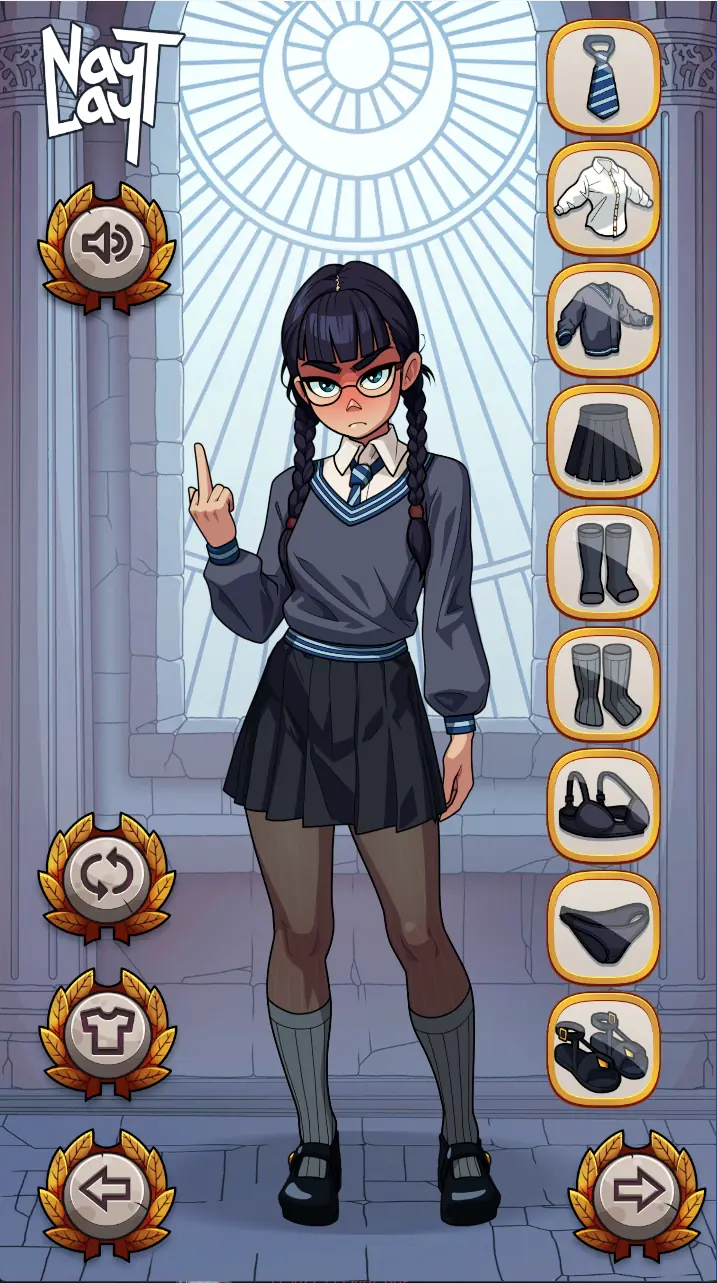Select the black buckle shoes item
This screenshot has height=1283, width=717.
[x=604, y=1049]
